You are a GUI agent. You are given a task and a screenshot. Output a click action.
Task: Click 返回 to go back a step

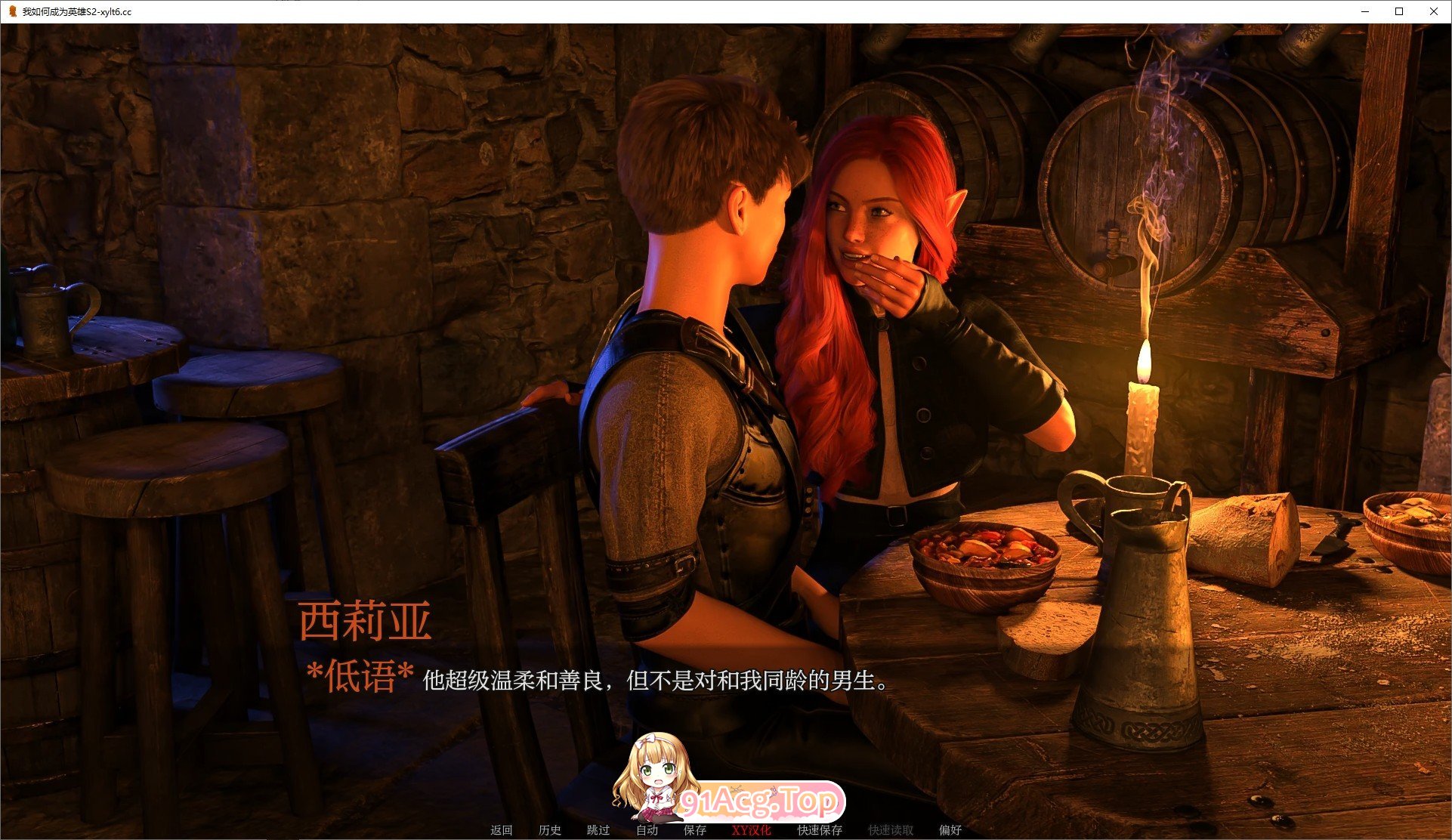click(x=500, y=829)
